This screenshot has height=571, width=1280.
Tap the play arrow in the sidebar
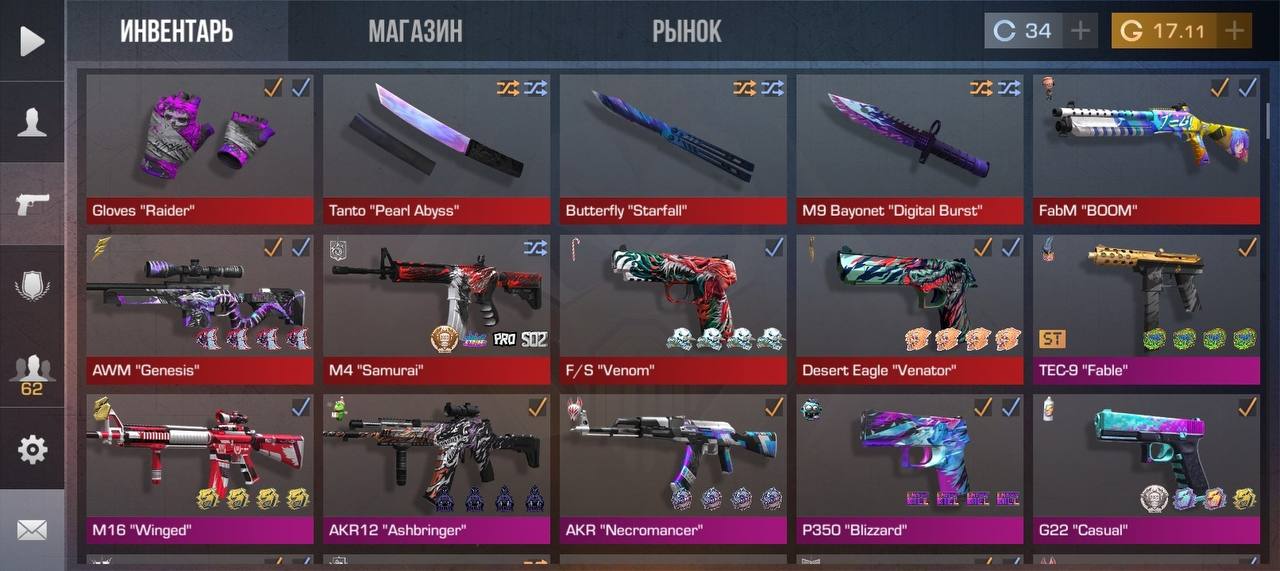pyautogui.click(x=32, y=41)
